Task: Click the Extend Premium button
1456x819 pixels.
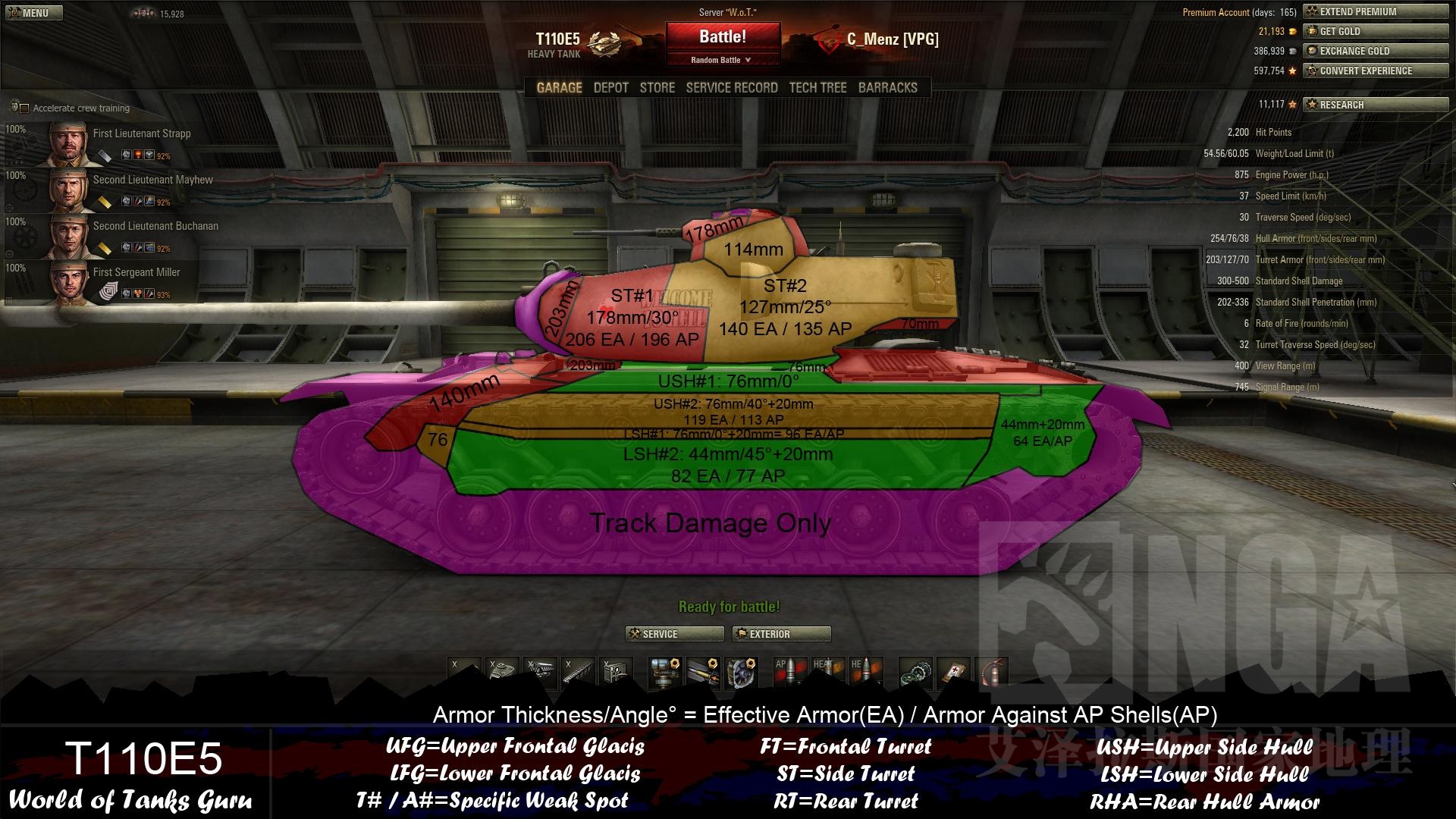Action: pyautogui.click(x=1375, y=11)
